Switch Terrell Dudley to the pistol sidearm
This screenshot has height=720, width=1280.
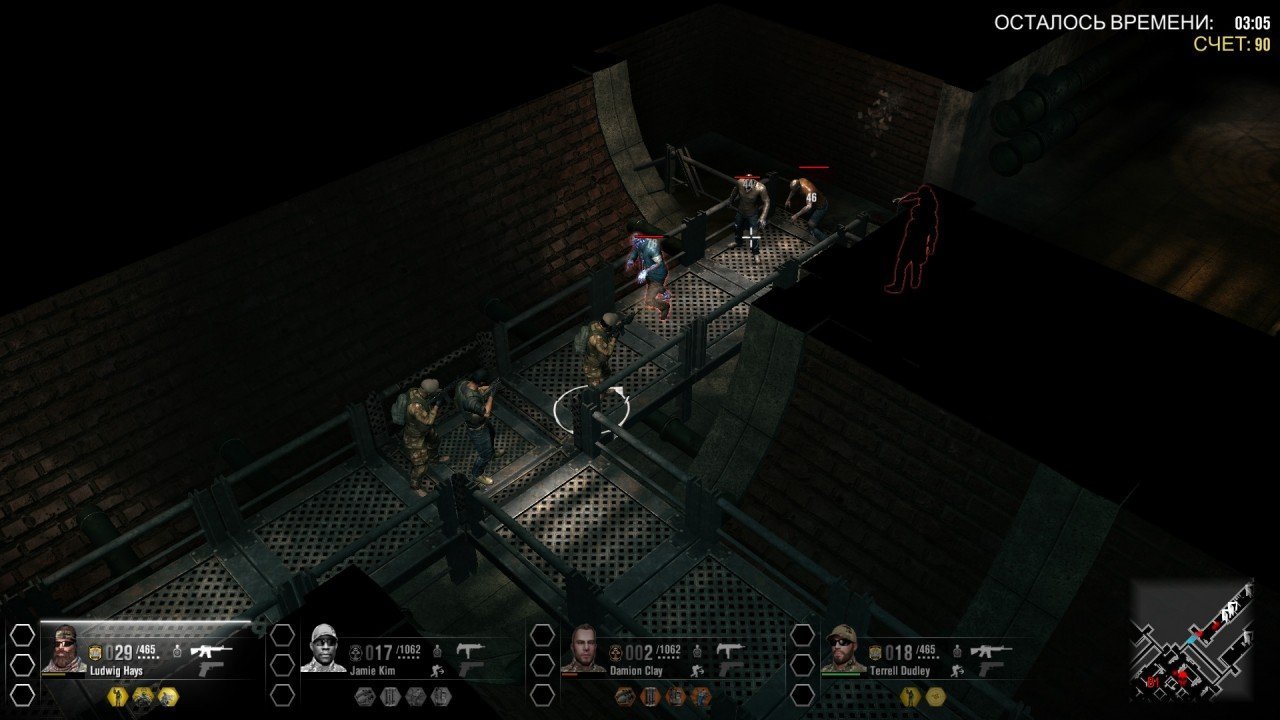coord(988,669)
